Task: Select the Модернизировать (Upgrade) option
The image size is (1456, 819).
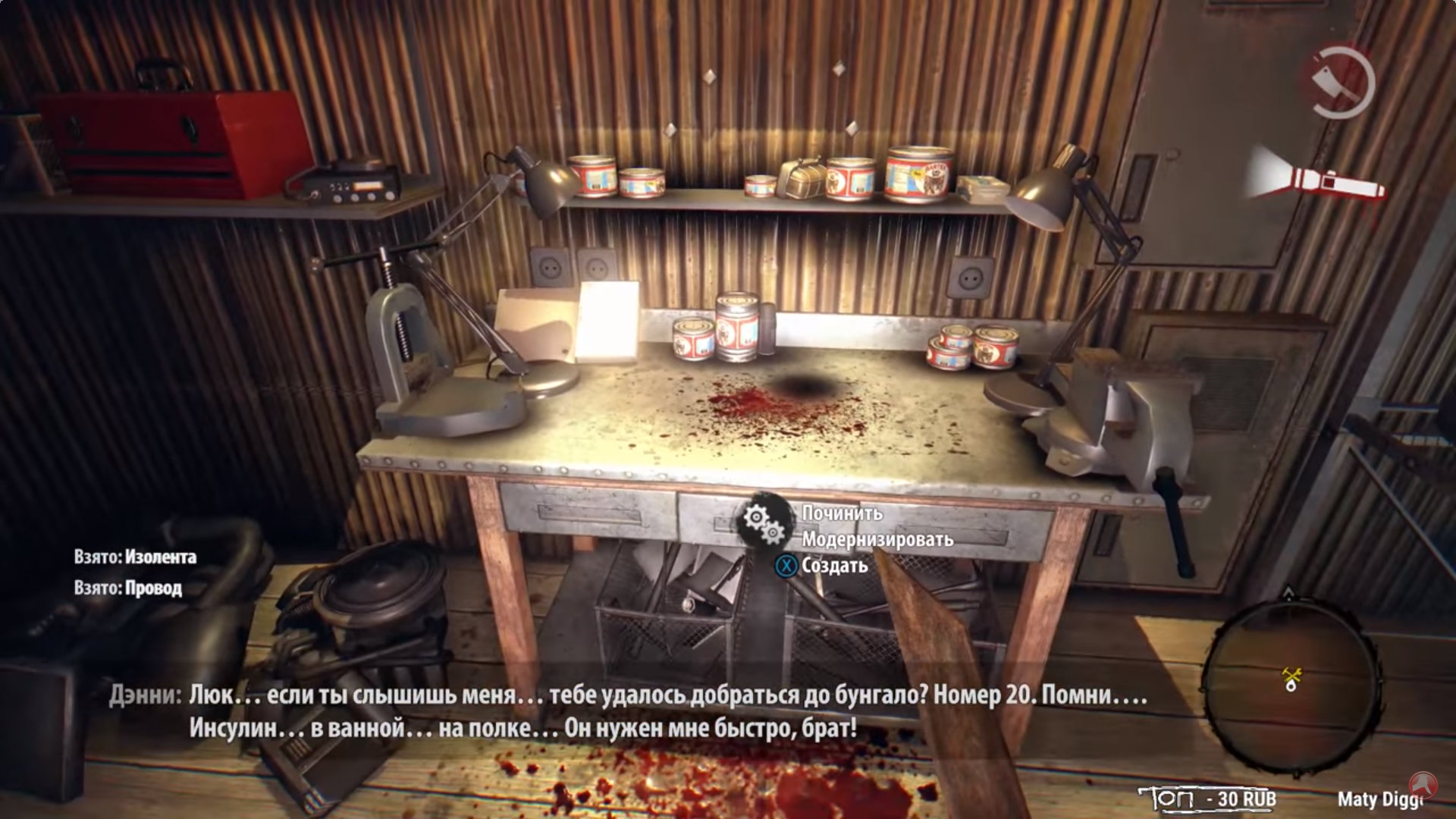Action: pos(877,540)
